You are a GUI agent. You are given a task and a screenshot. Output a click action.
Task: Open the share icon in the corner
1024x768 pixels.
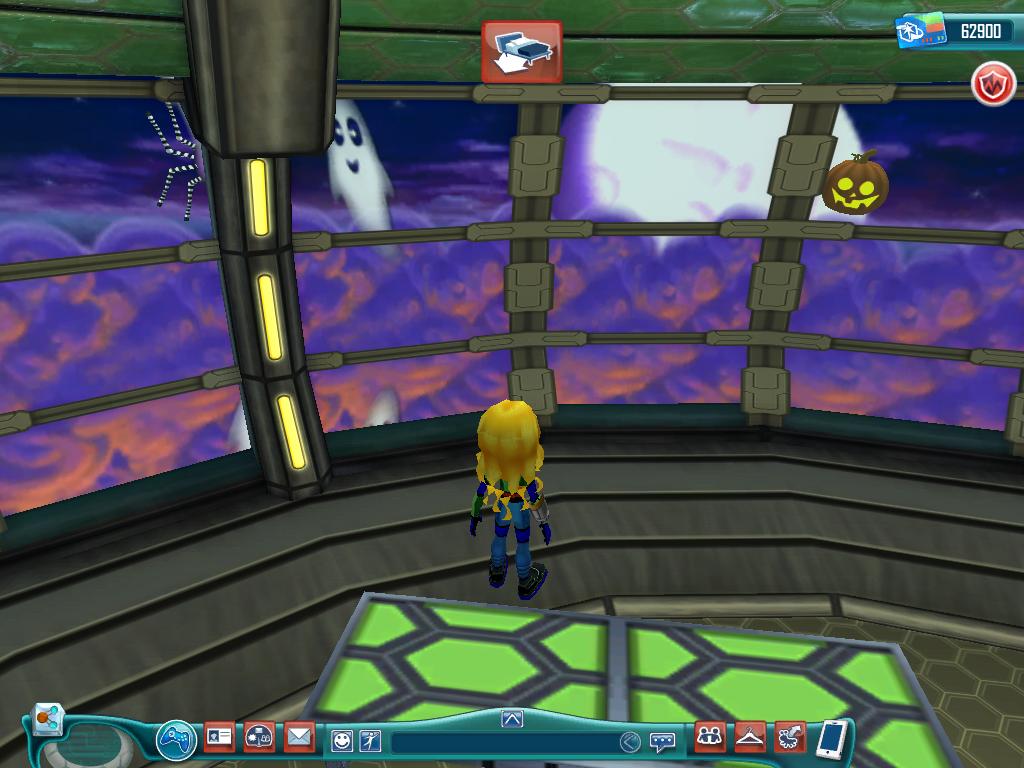coord(46,718)
